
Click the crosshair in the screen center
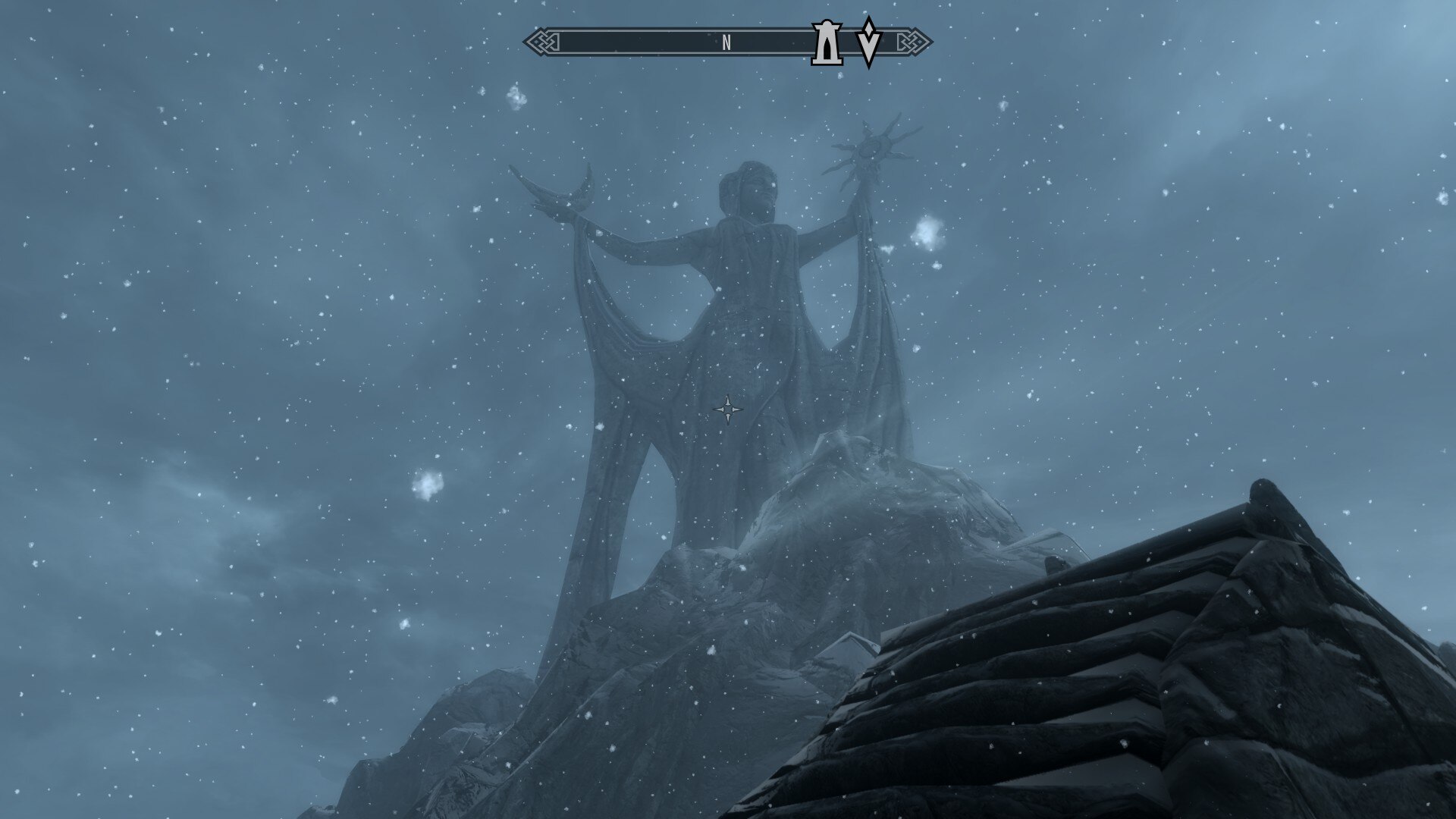[x=728, y=409]
